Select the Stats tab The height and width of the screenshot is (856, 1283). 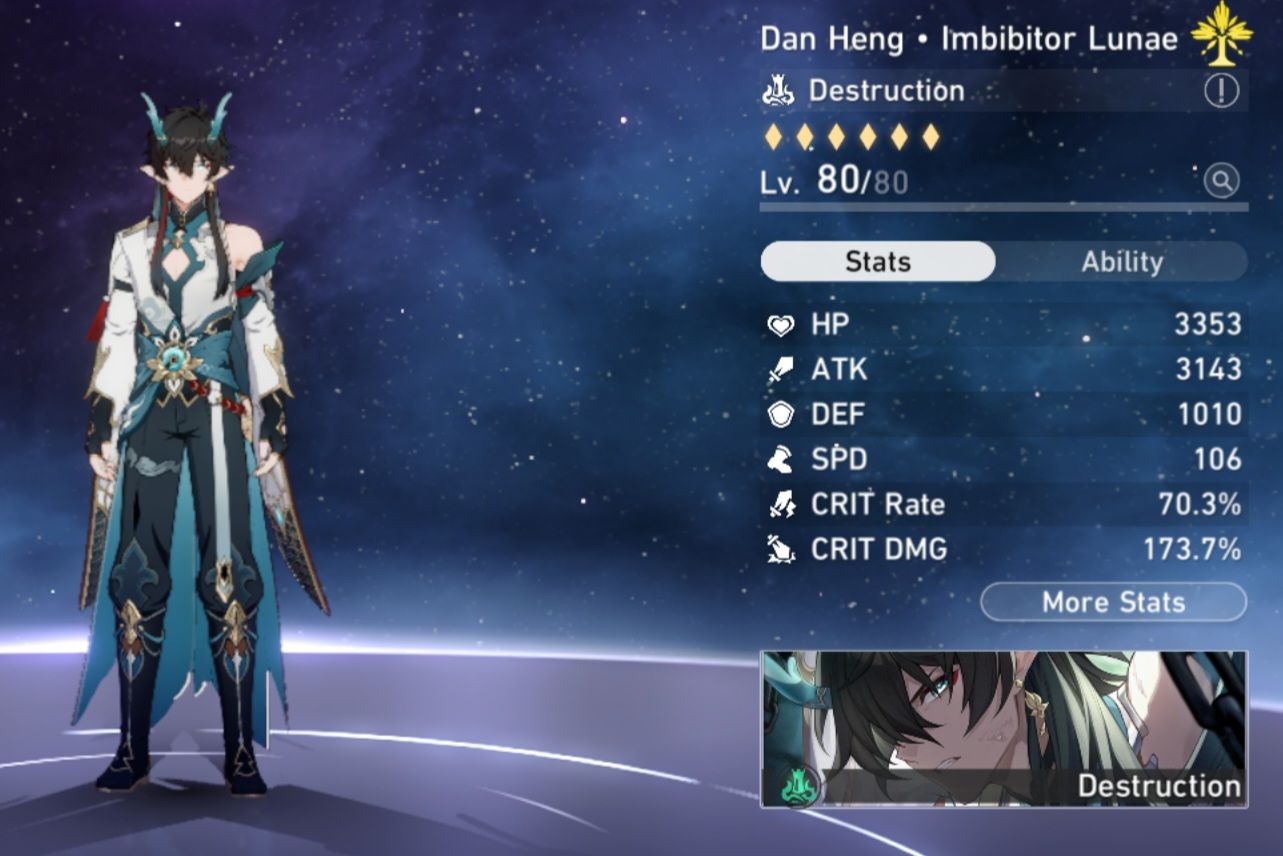point(876,261)
